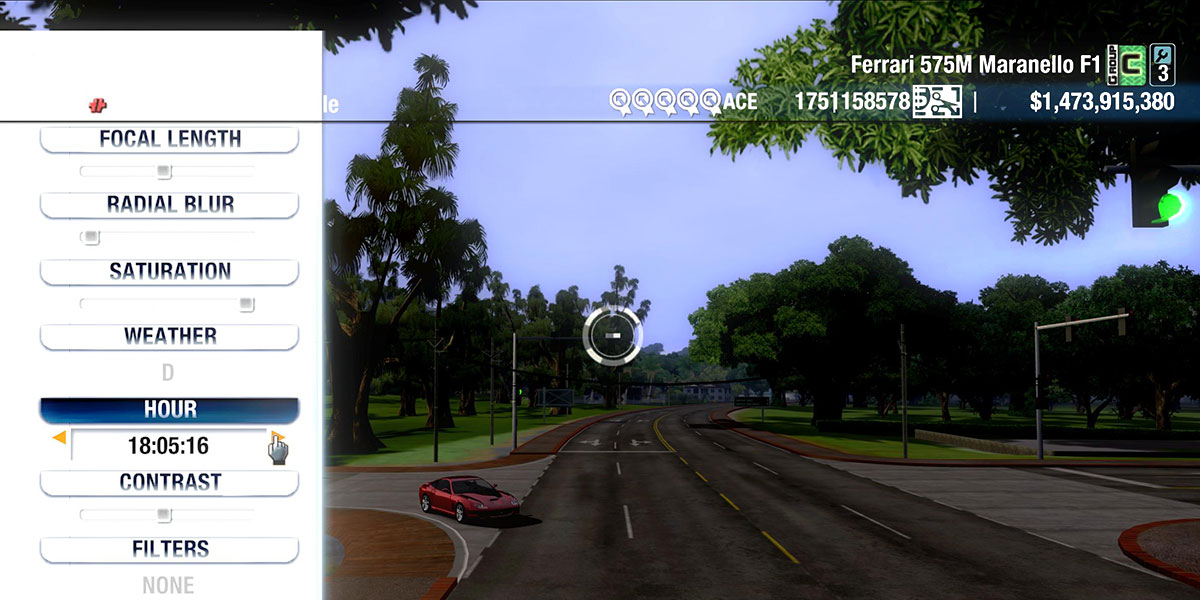Advance the hour with the right arrow

coord(277,438)
